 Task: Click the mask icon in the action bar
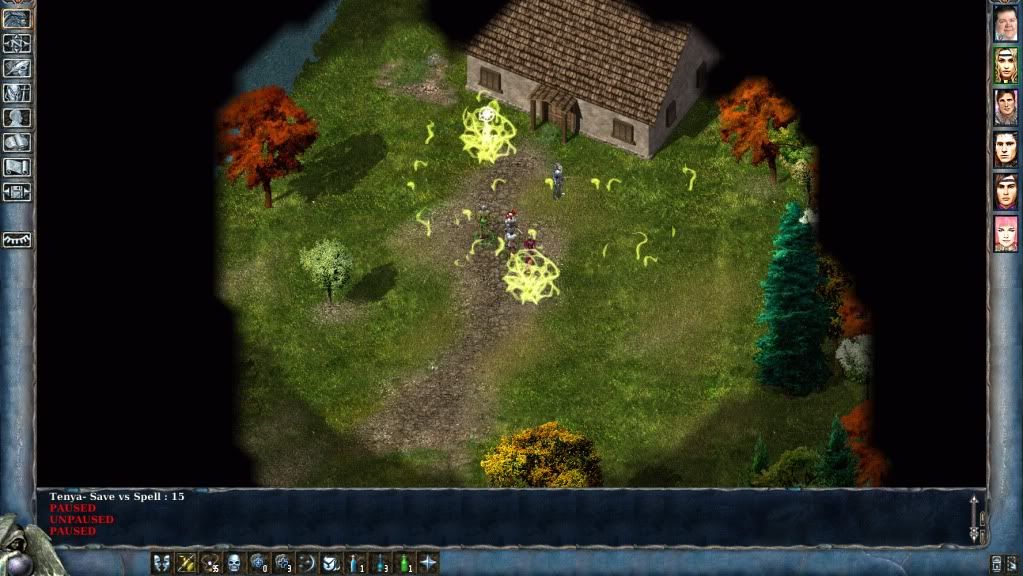click(161, 563)
